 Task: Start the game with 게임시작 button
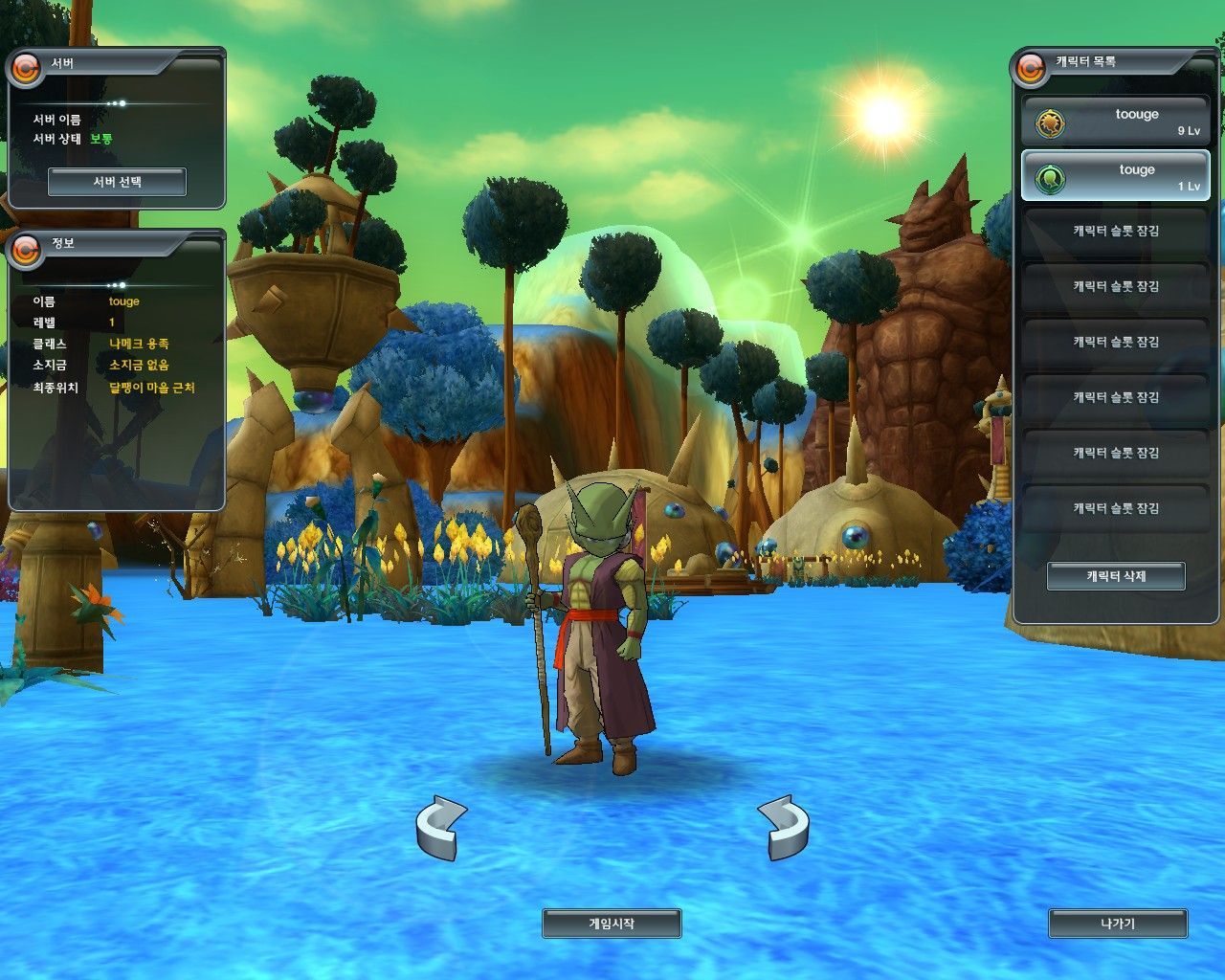[612, 924]
